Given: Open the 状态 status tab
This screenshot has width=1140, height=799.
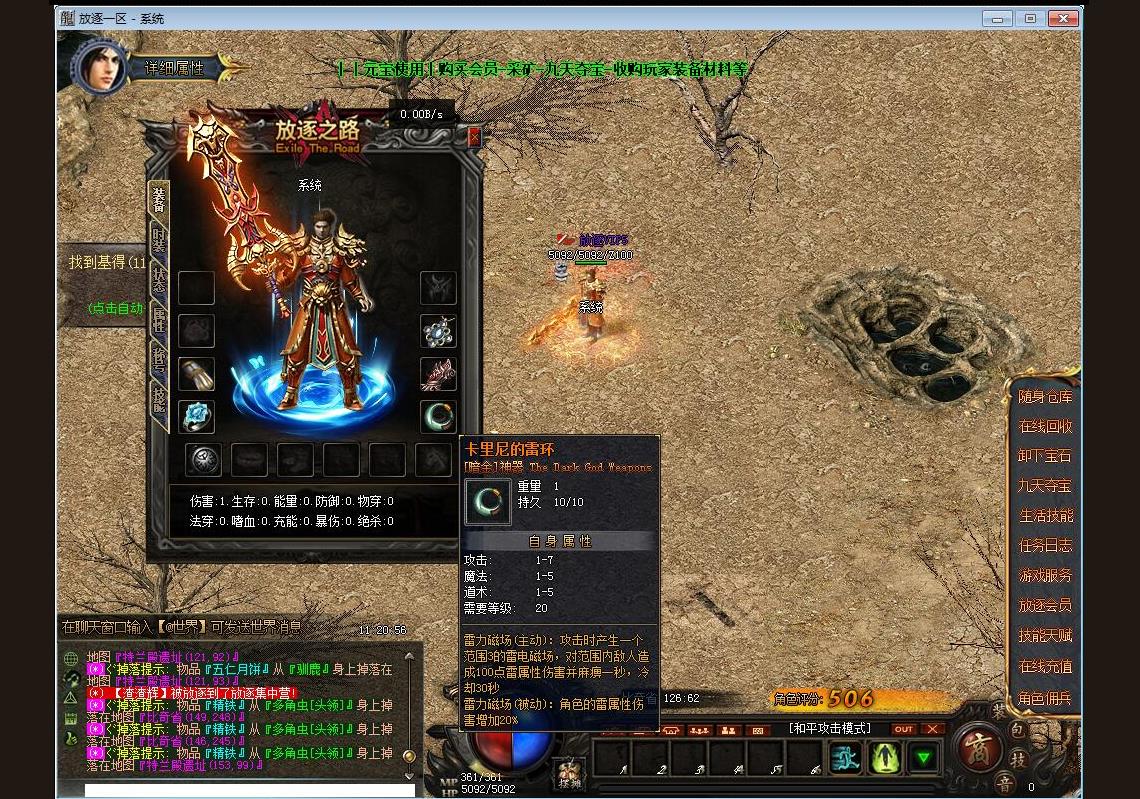Looking at the screenshot, I should [x=158, y=281].
